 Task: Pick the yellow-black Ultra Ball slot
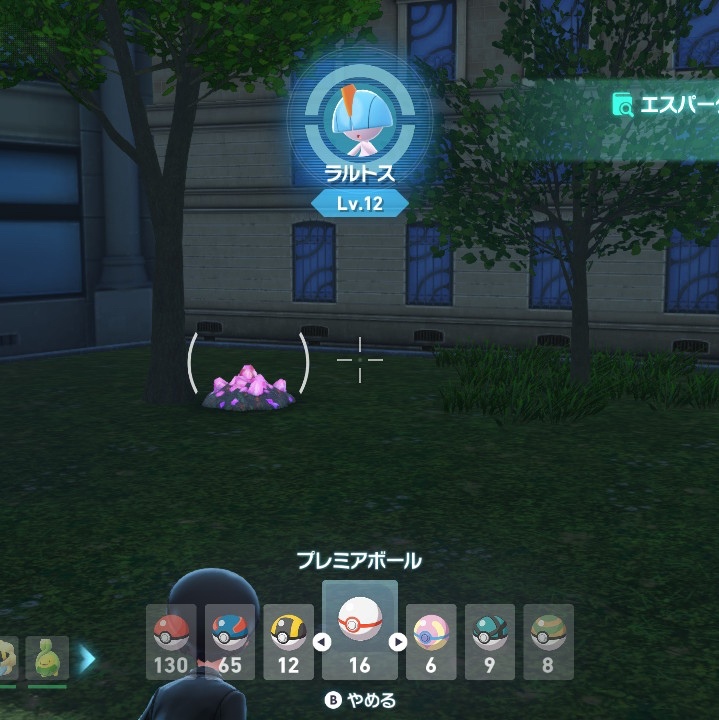[x=289, y=641]
